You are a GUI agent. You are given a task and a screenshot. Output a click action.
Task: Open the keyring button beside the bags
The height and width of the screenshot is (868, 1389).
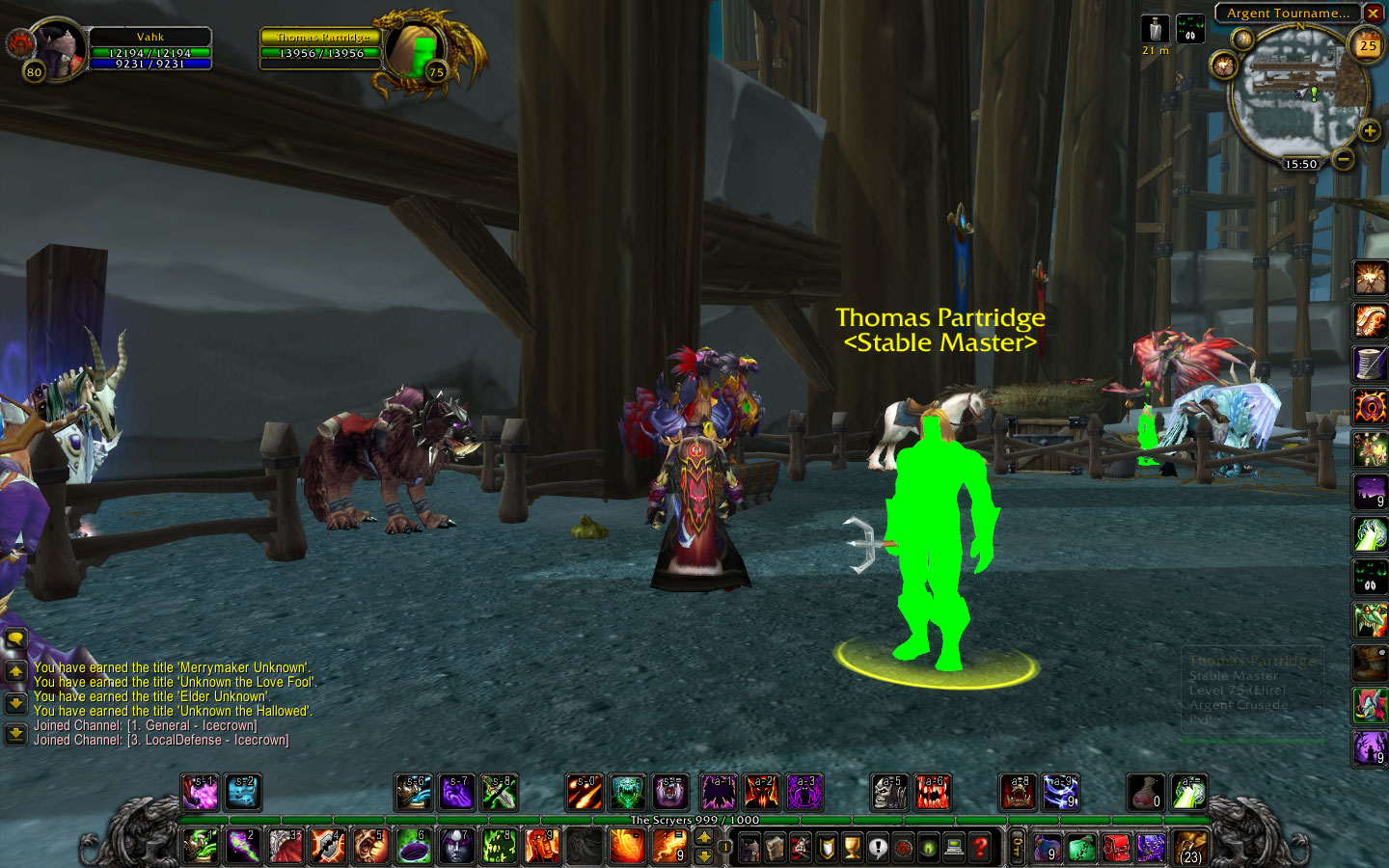click(x=1017, y=848)
